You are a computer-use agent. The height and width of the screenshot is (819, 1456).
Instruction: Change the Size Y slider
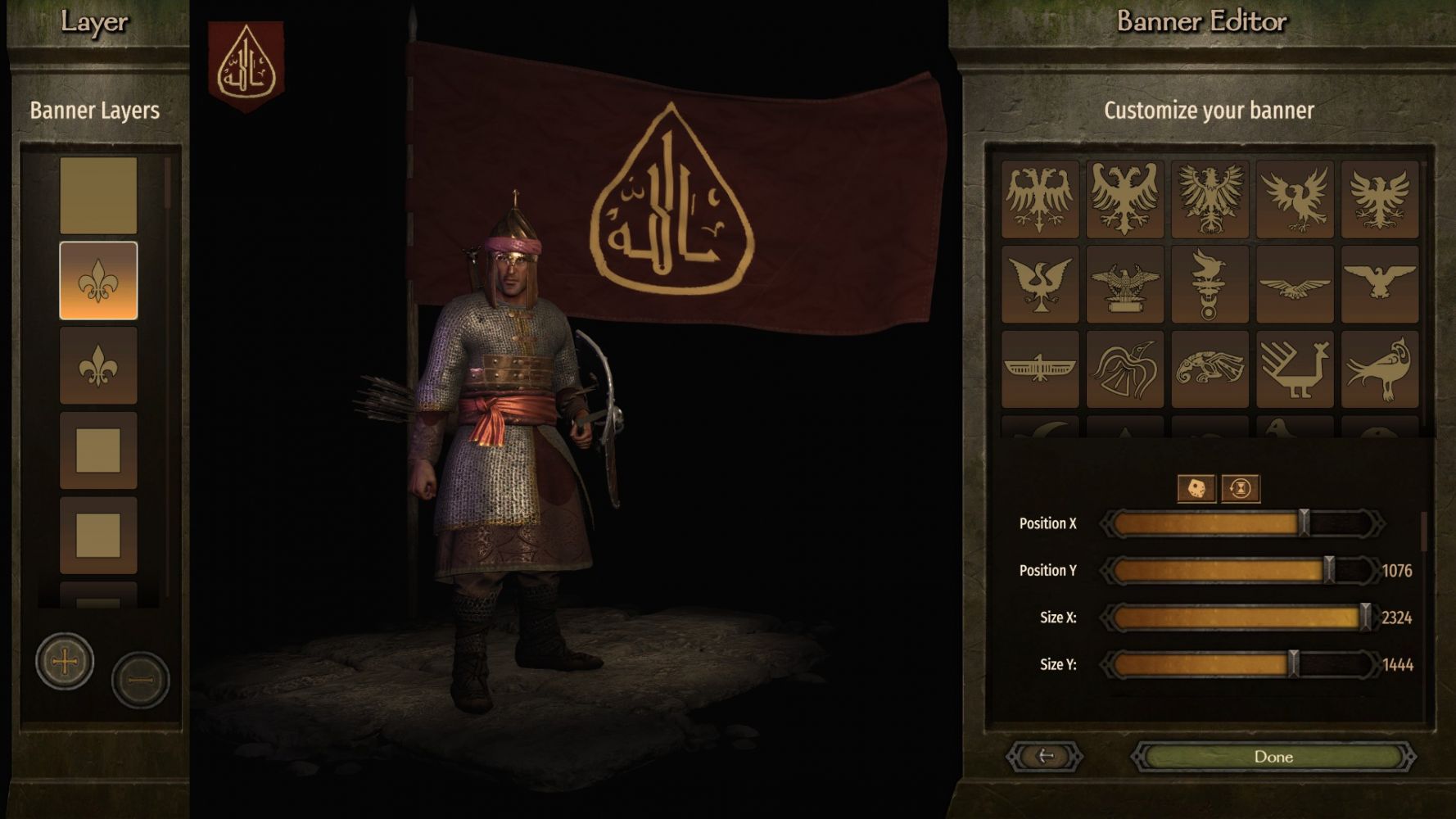coord(1293,664)
